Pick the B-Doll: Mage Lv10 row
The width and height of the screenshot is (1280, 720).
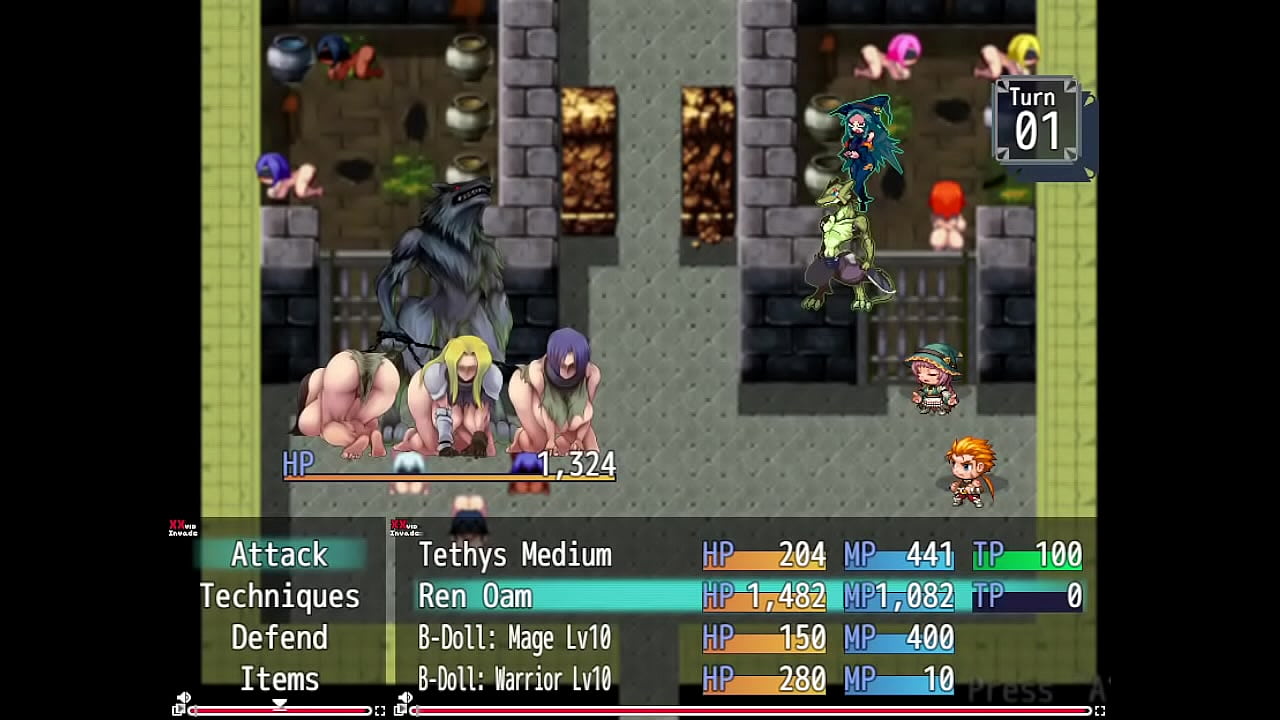[x=515, y=638]
